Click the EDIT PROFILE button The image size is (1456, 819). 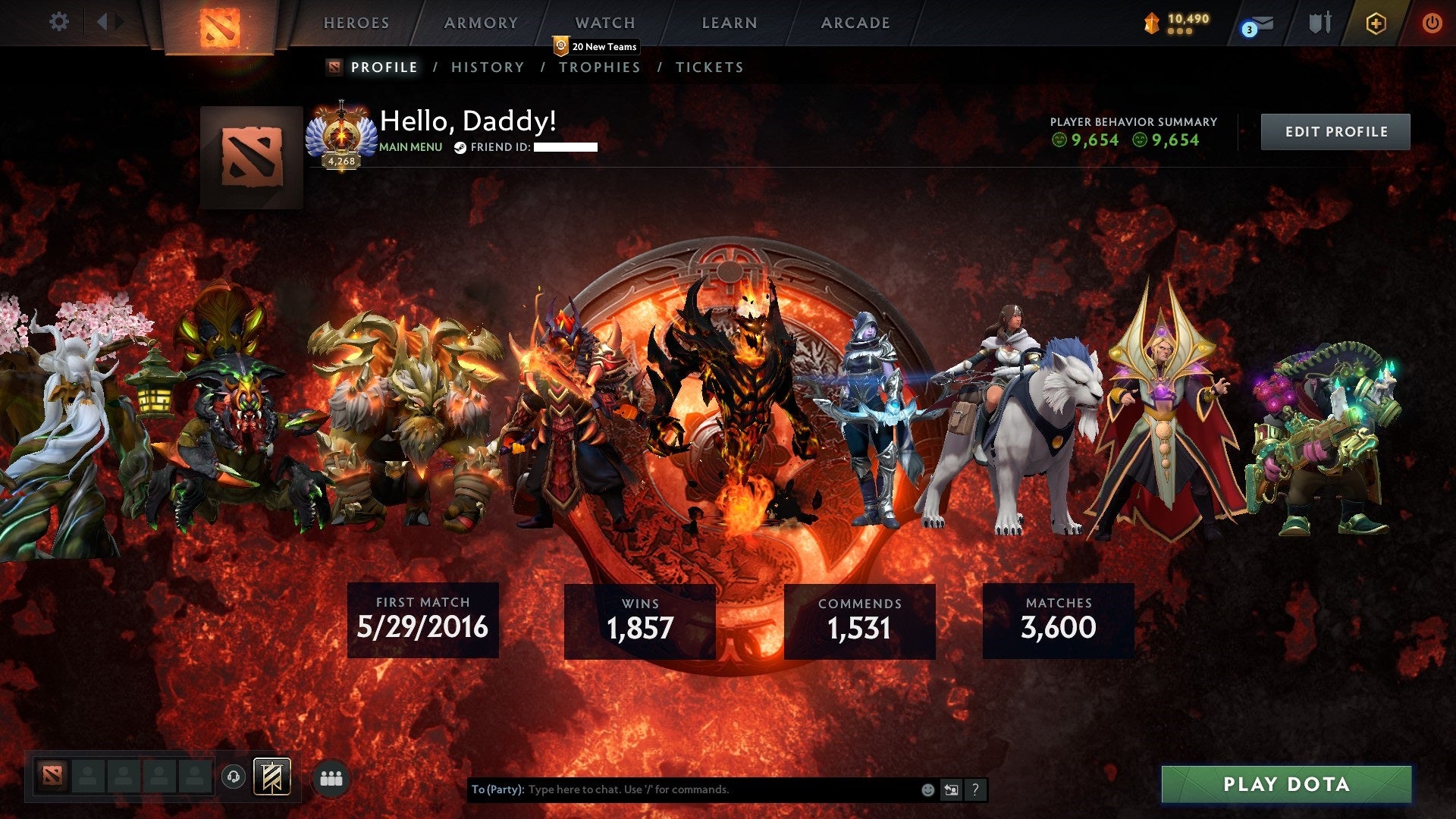click(1335, 130)
